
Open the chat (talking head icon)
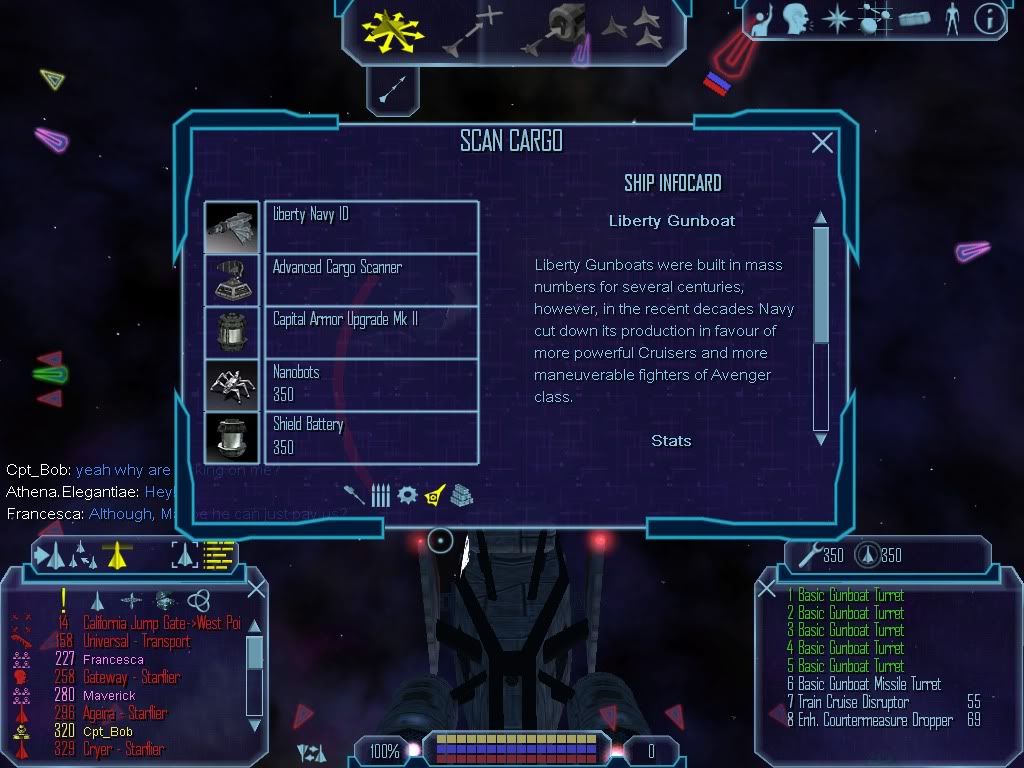[796, 18]
